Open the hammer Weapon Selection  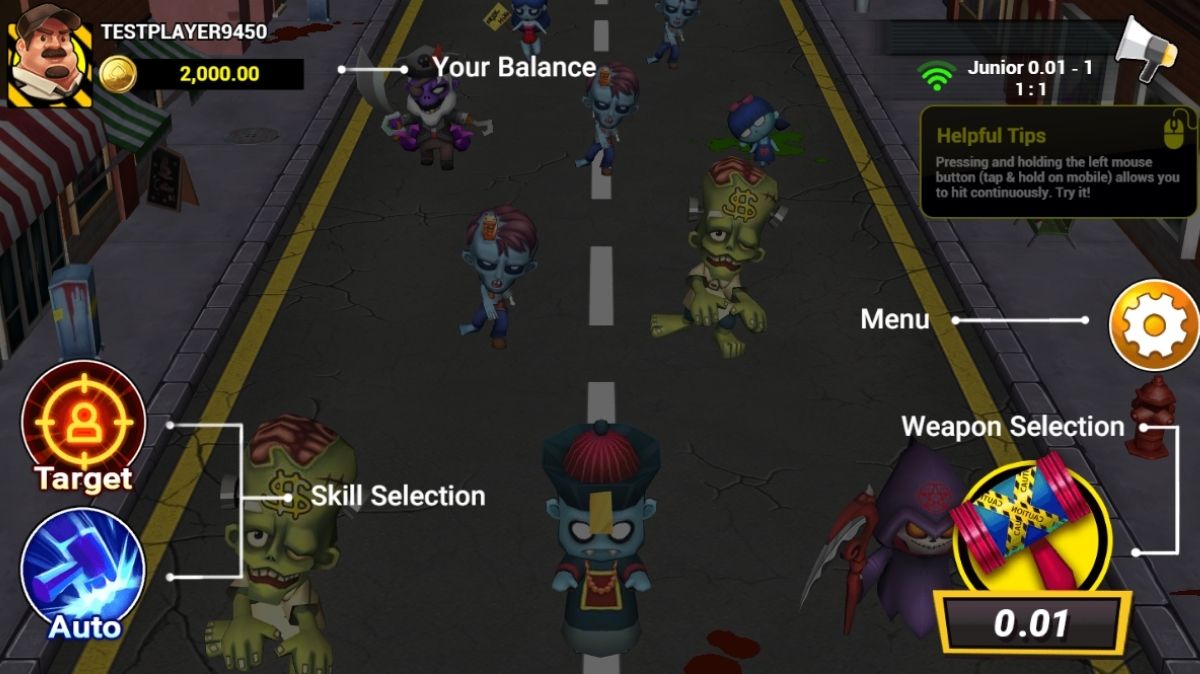click(1031, 531)
